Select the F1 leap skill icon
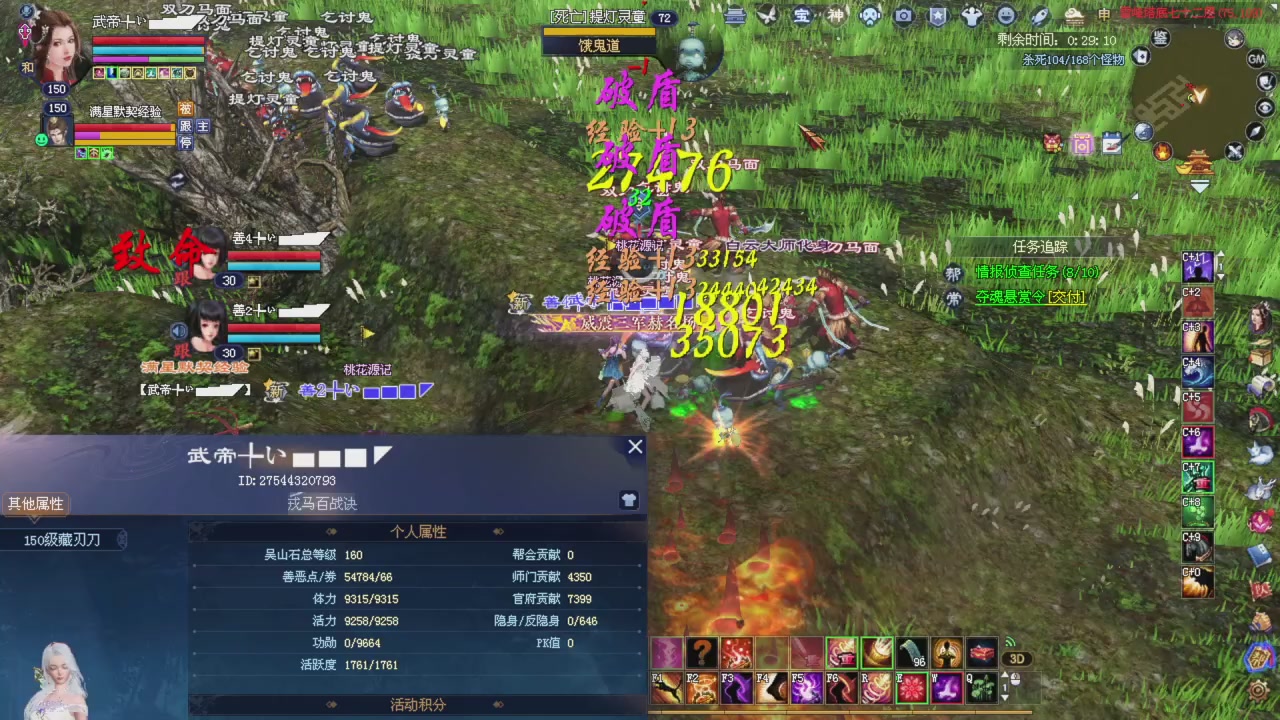 click(665, 687)
